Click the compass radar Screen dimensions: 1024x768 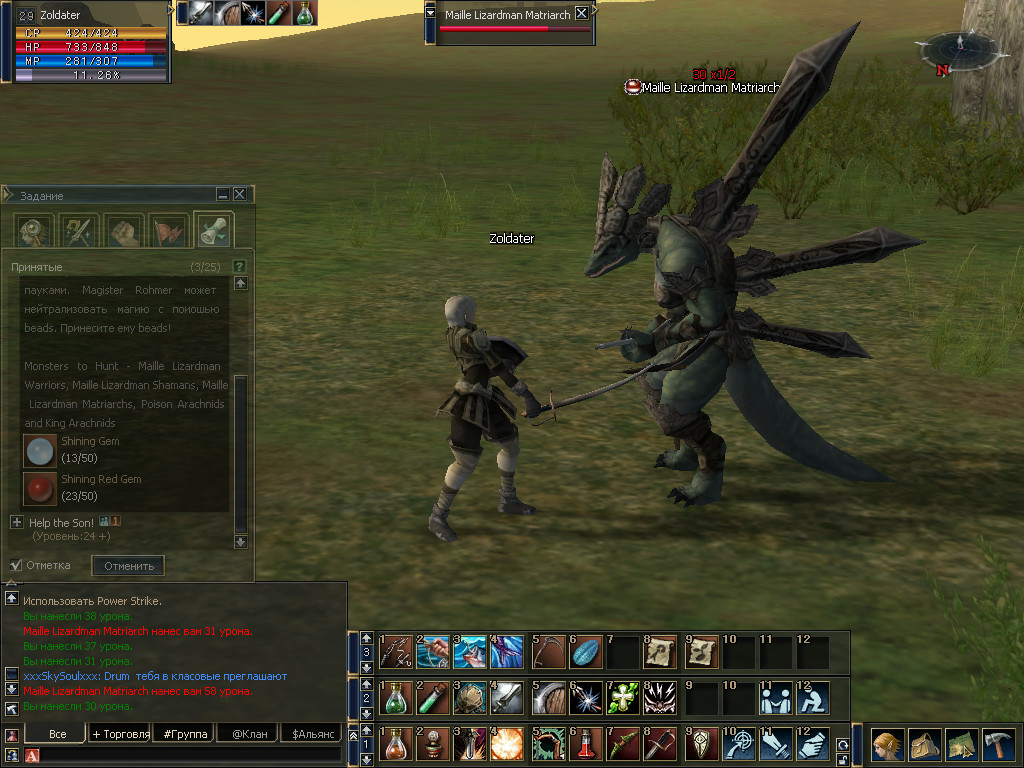point(959,49)
